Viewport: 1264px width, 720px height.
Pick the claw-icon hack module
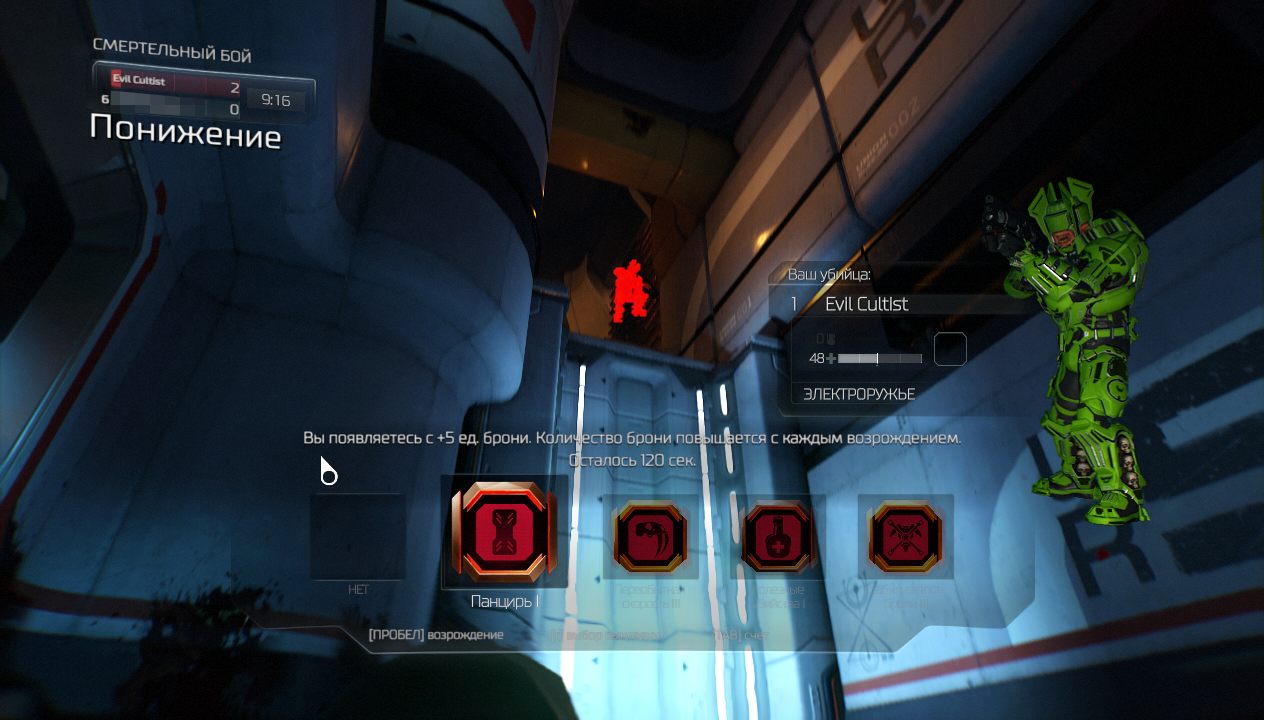649,536
